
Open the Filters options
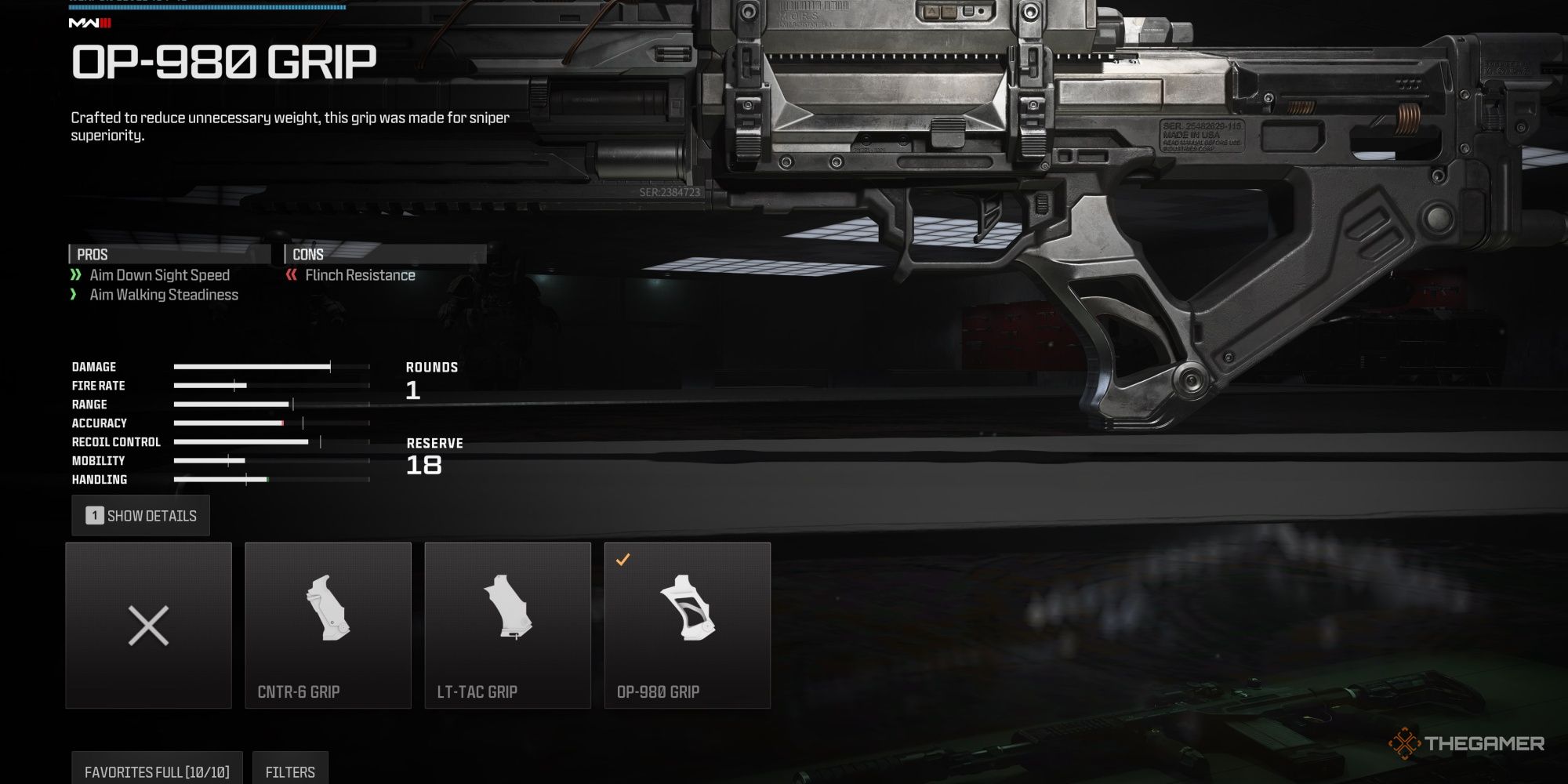290,771
